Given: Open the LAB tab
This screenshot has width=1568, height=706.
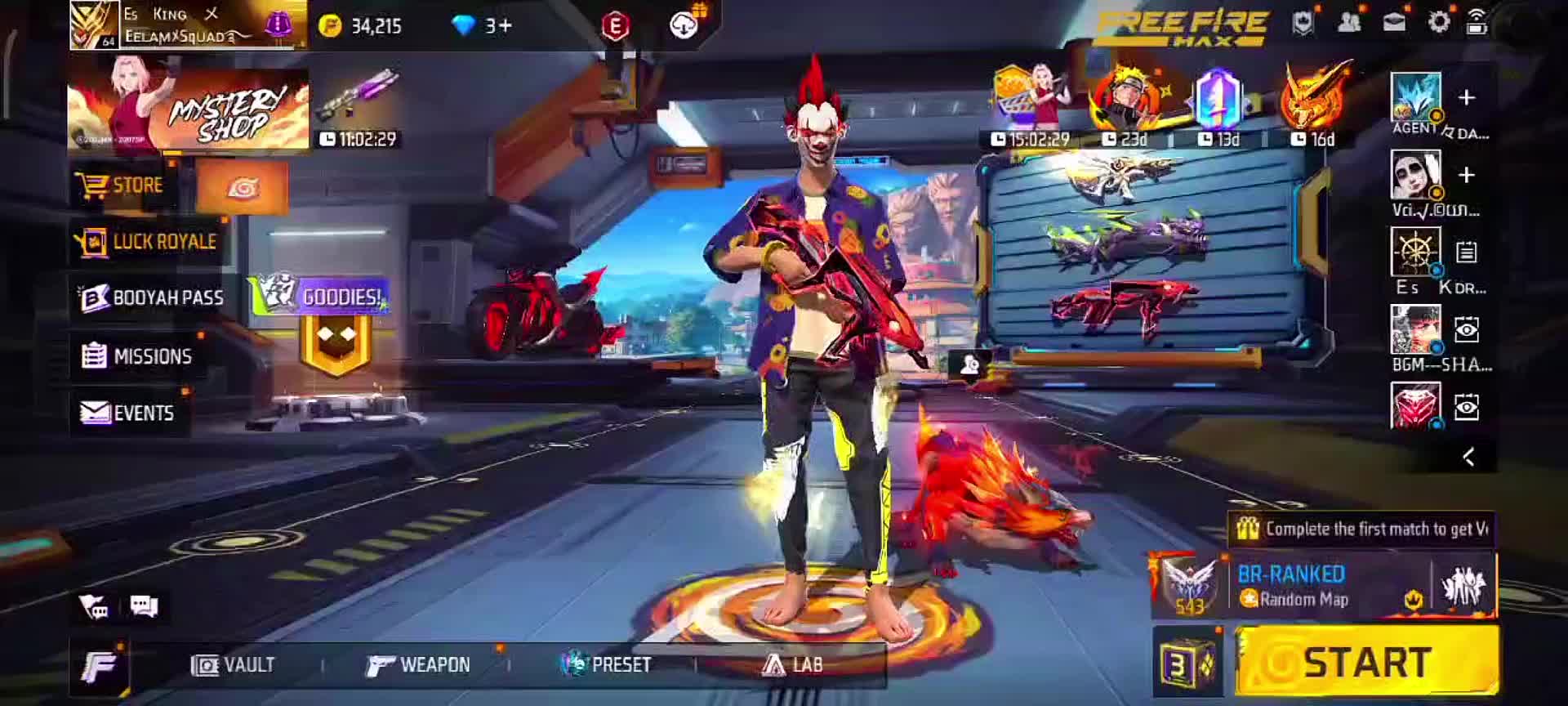Looking at the screenshot, I should [792, 665].
